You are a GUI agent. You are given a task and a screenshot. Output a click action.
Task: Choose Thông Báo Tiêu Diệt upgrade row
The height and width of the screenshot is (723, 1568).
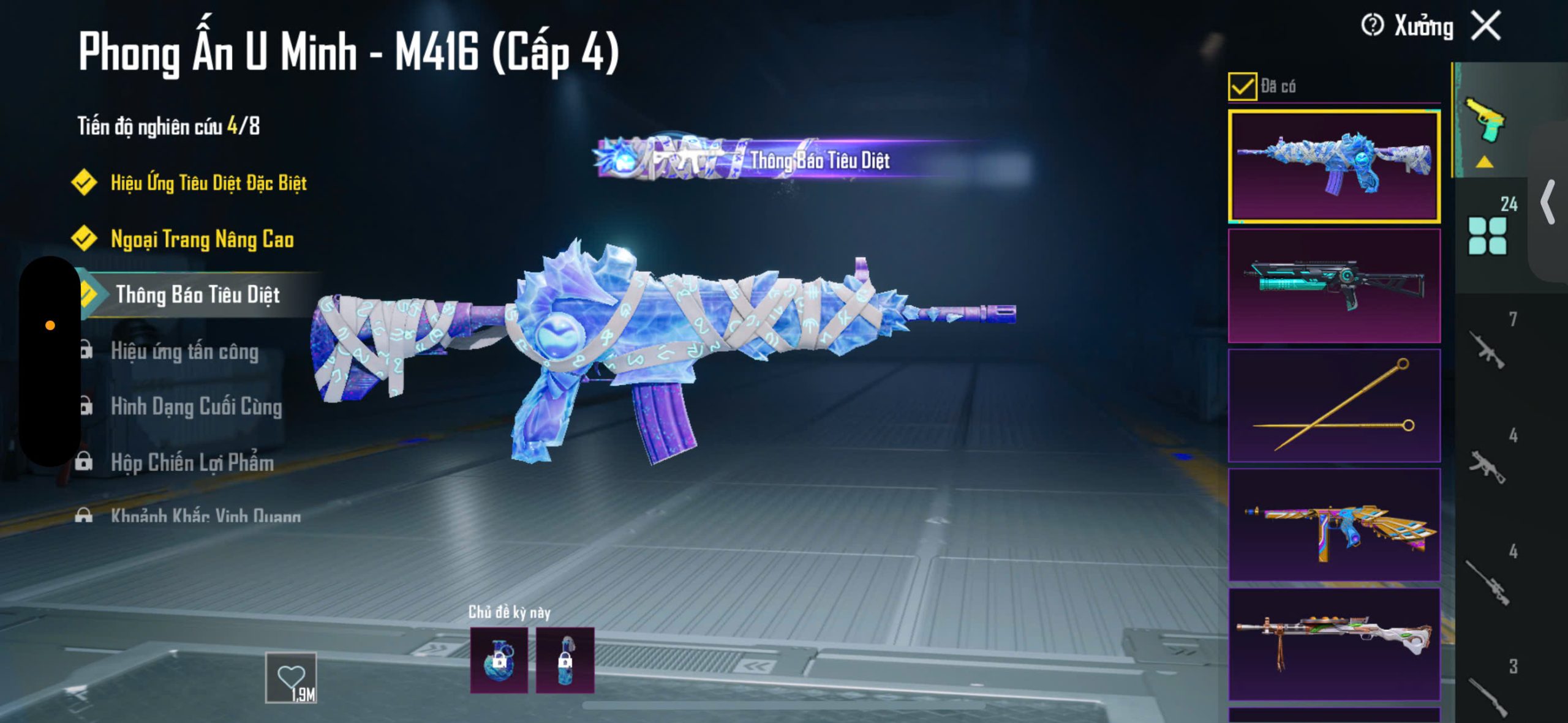[x=197, y=295]
